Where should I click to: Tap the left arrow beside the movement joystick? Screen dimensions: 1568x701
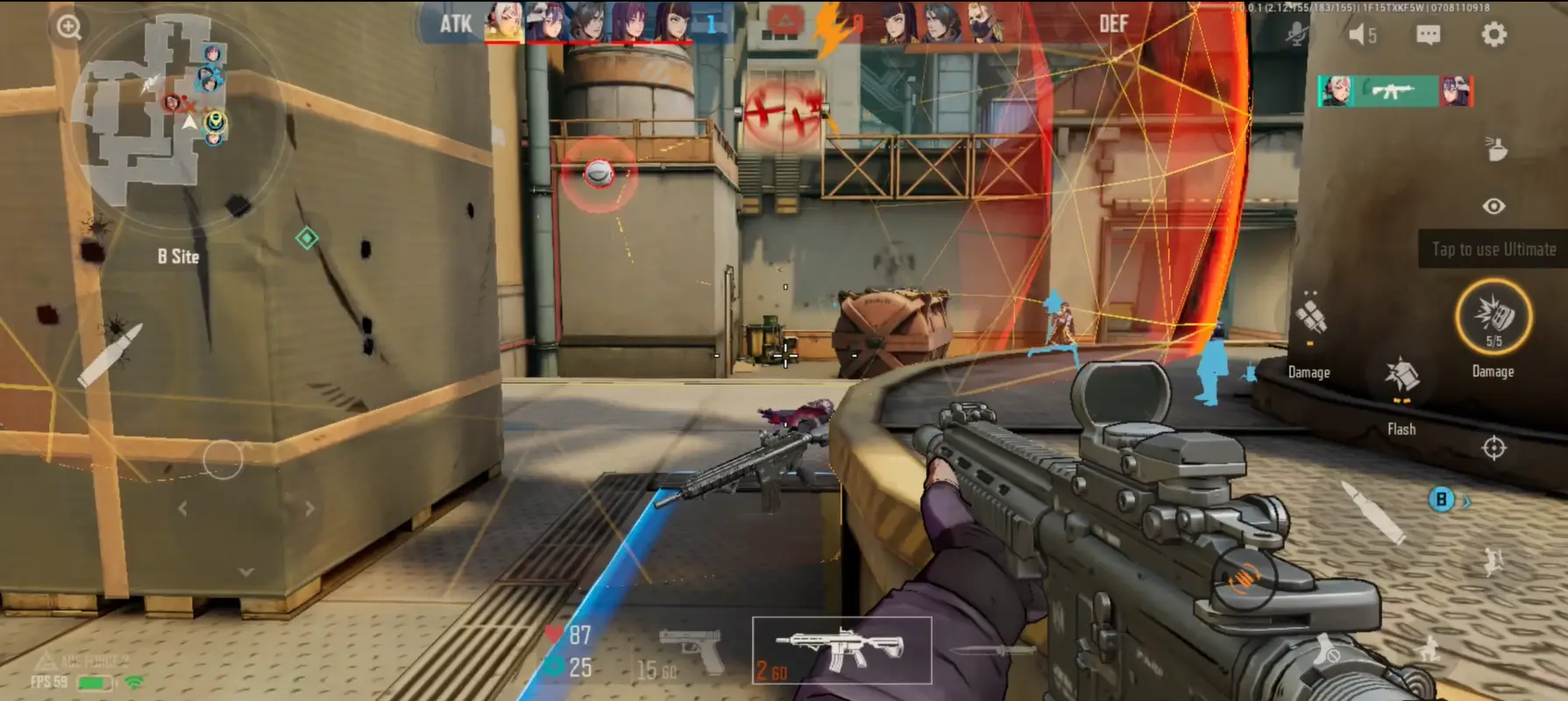click(181, 506)
